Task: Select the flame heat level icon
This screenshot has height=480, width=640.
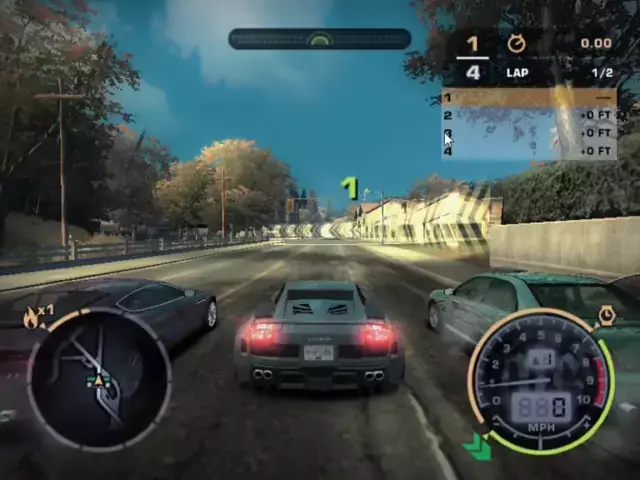Action: tap(34, 318)
